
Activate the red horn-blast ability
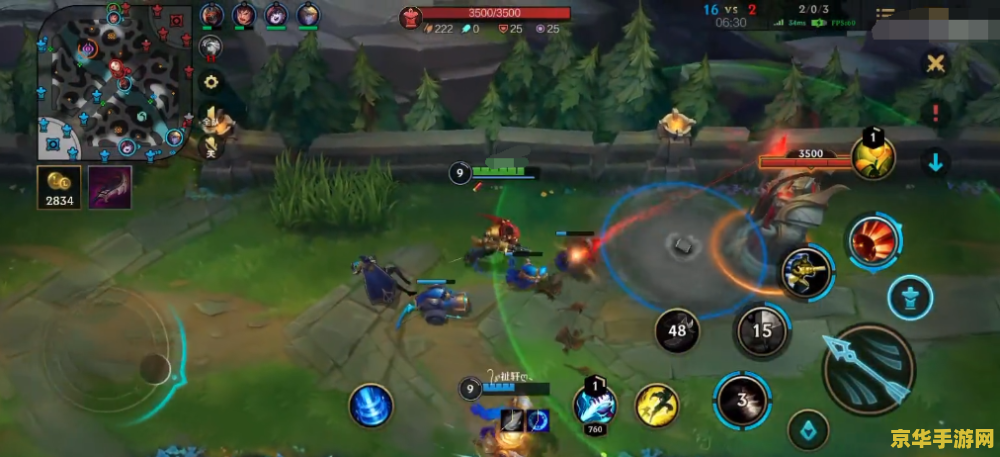tap(872, 241)
